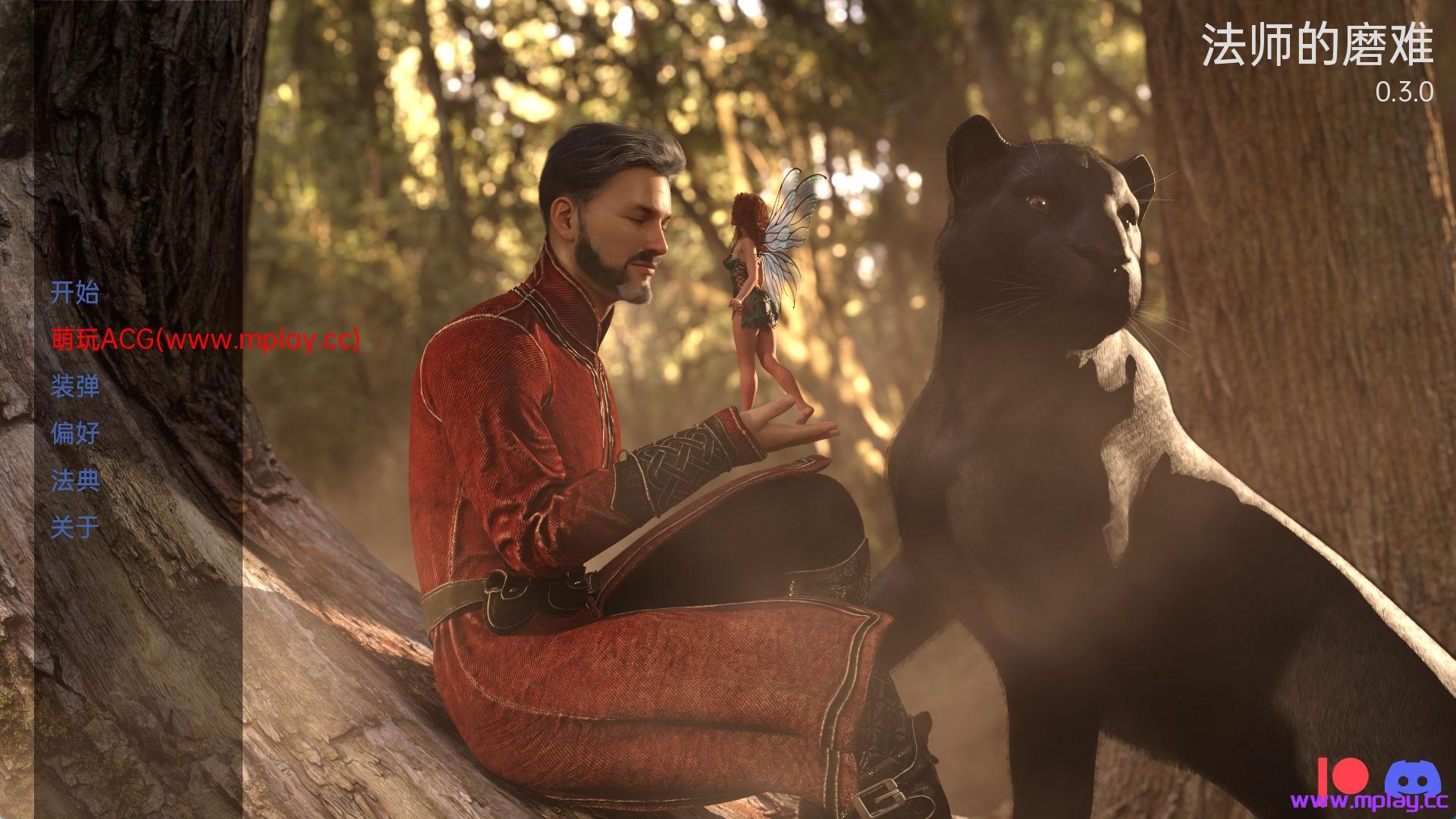1456x819 pixels.
Task: Show the 关于 about screen
Action: (75, 527)
